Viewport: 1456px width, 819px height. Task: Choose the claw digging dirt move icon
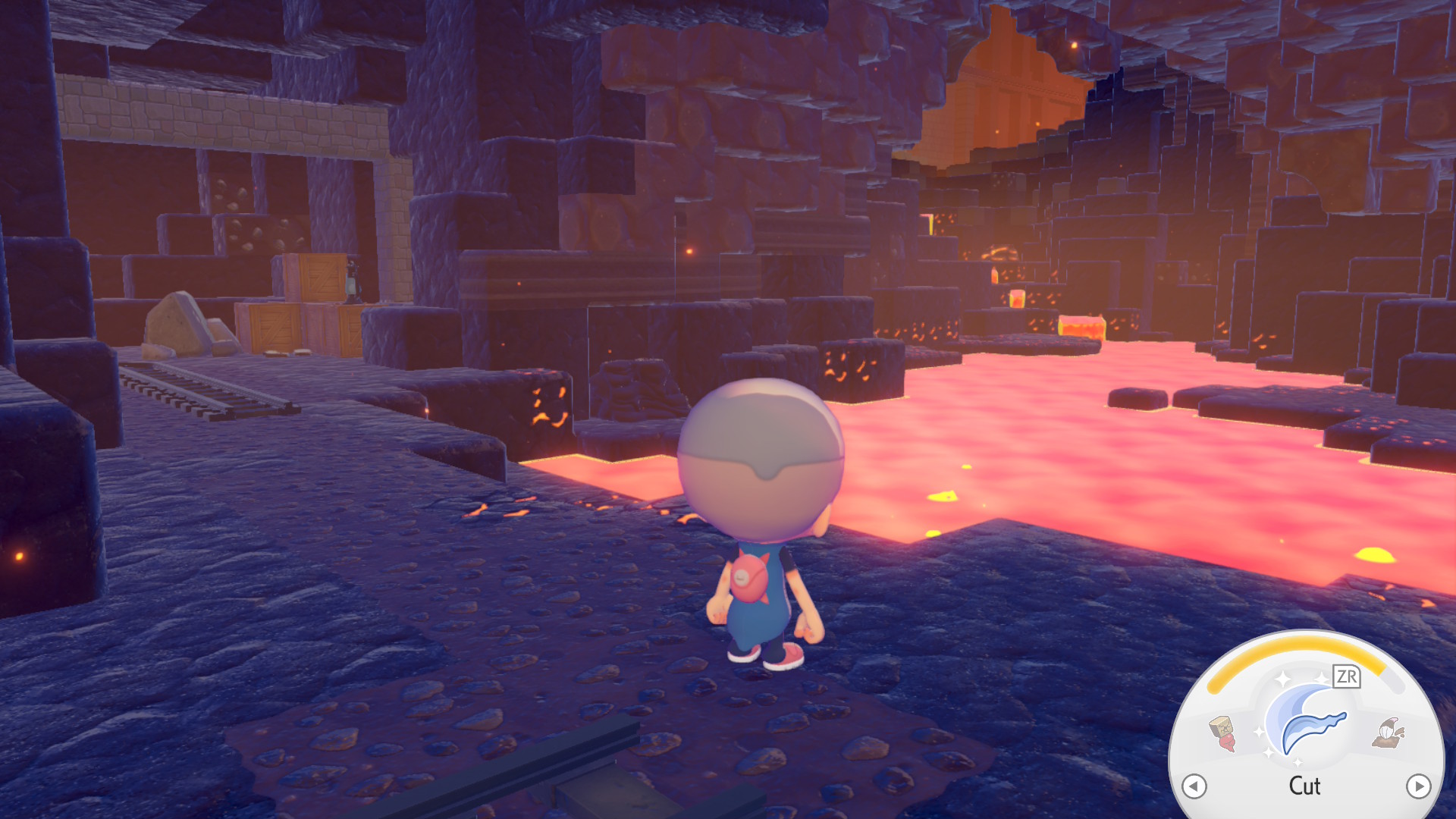1389,733
